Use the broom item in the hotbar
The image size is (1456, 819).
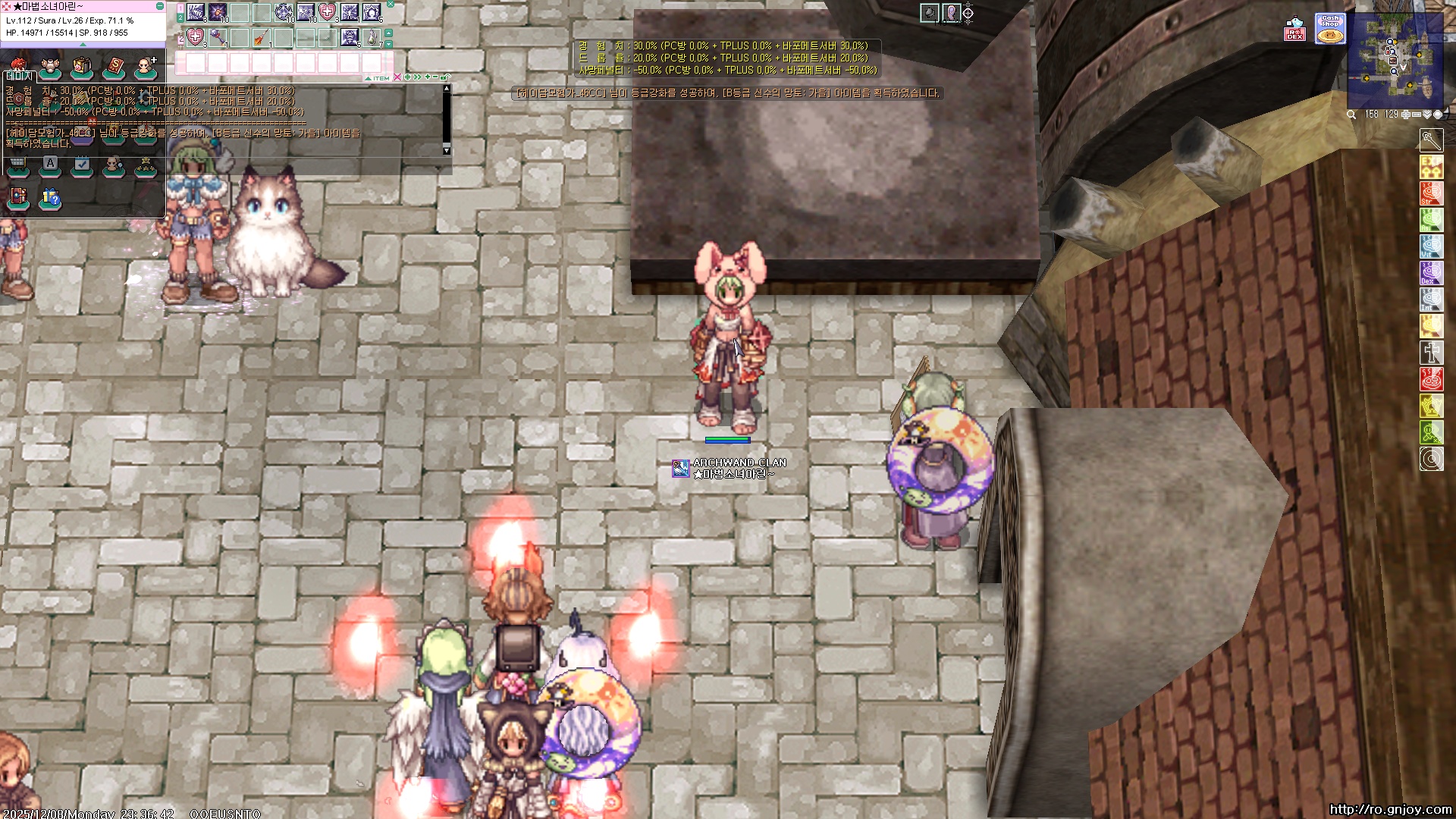[x=261, y=36]
